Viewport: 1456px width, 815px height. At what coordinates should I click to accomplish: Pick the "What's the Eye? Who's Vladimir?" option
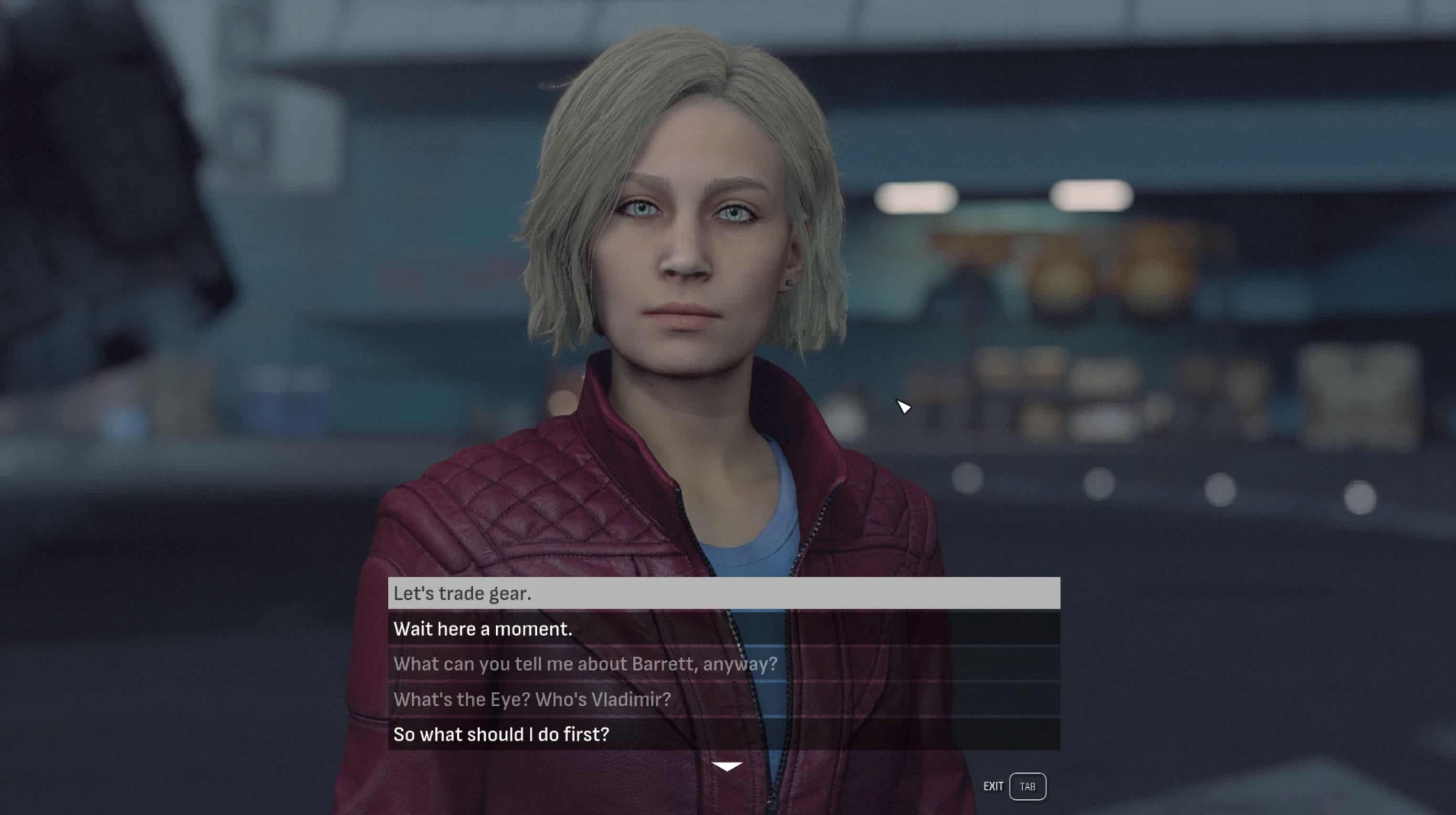click(723, 699)
